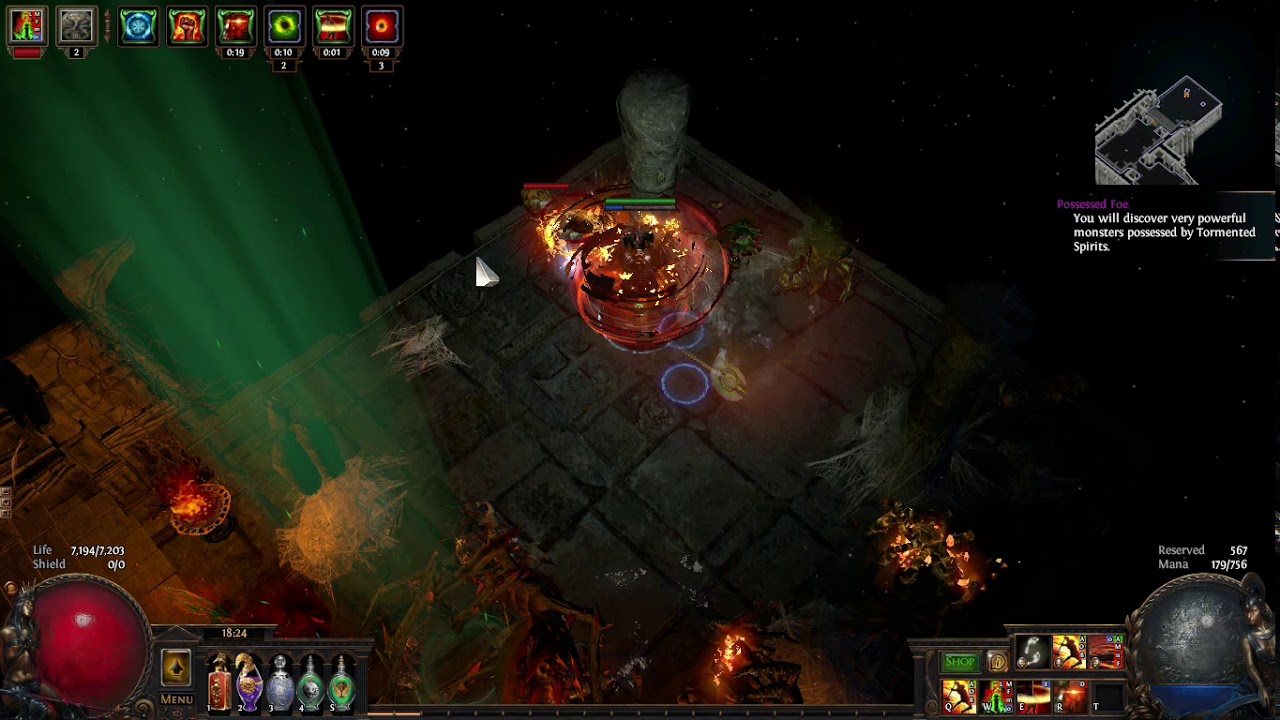Use the purple gold-ornate flask in slot 2

(249, 682)
